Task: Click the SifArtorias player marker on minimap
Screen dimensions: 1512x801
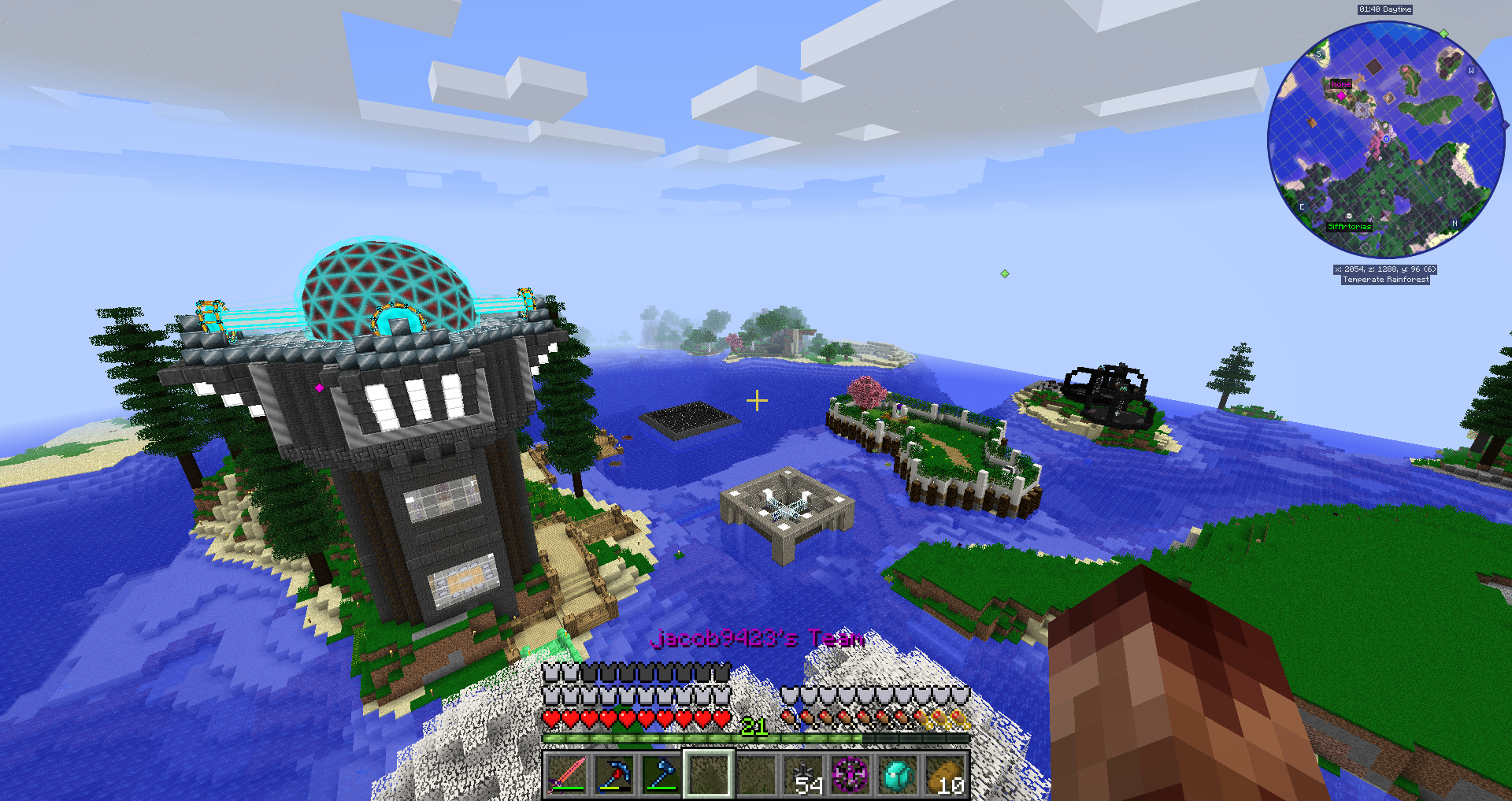Action: coord(1349,215)
